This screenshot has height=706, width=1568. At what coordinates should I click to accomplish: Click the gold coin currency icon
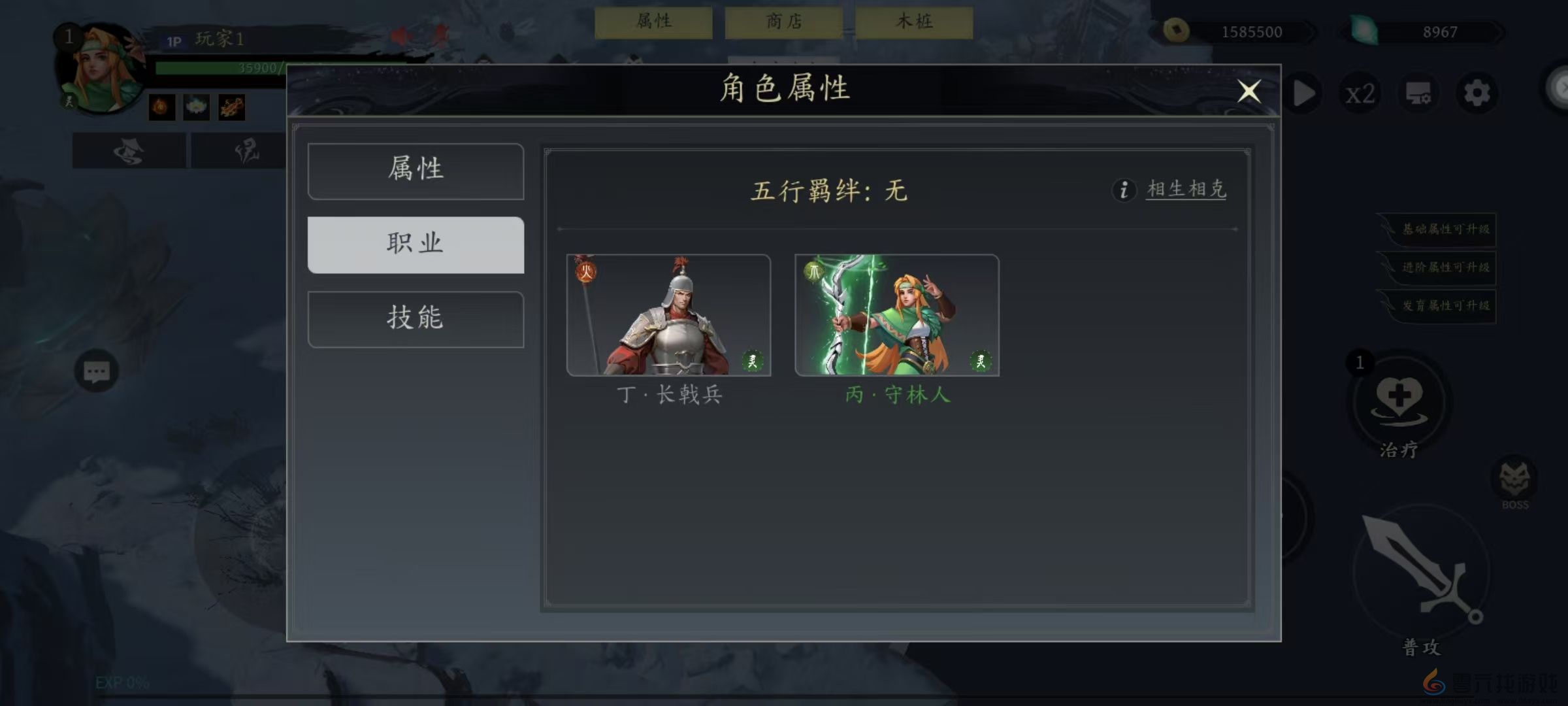1176,31
